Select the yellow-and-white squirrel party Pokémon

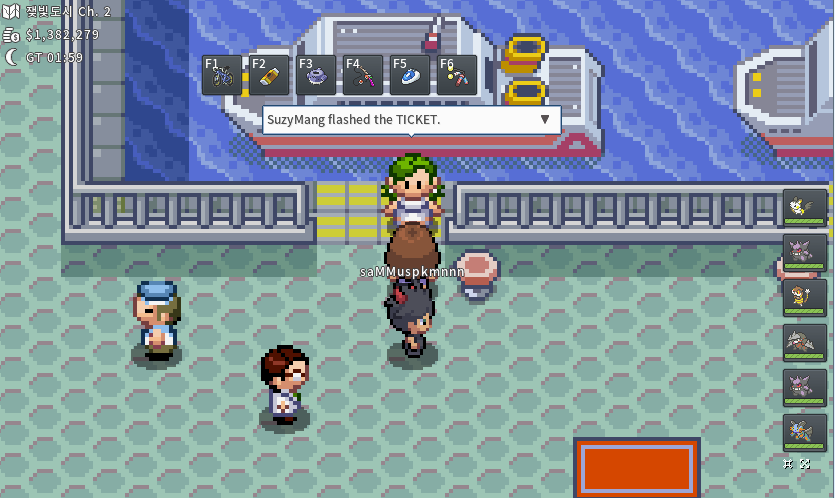804,208
